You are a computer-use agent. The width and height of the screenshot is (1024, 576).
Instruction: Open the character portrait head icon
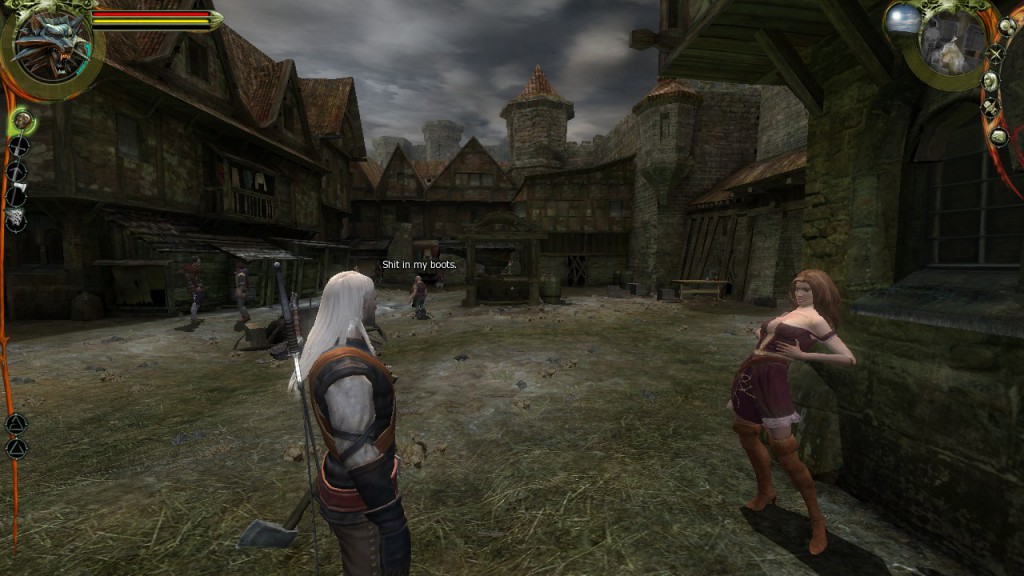pyautogui.click(x=990, y=82)
